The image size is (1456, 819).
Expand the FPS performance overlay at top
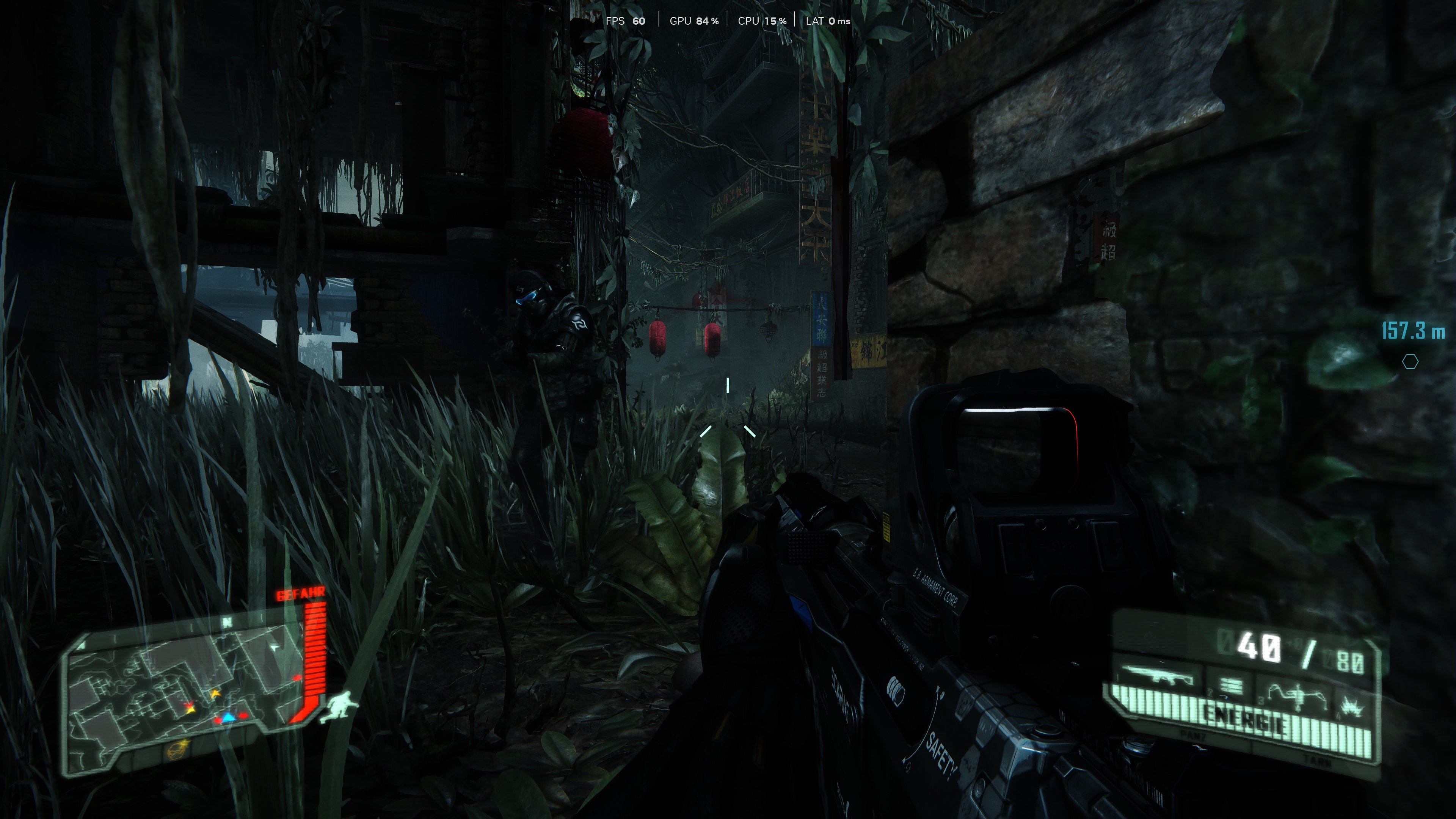pos(625,21)
